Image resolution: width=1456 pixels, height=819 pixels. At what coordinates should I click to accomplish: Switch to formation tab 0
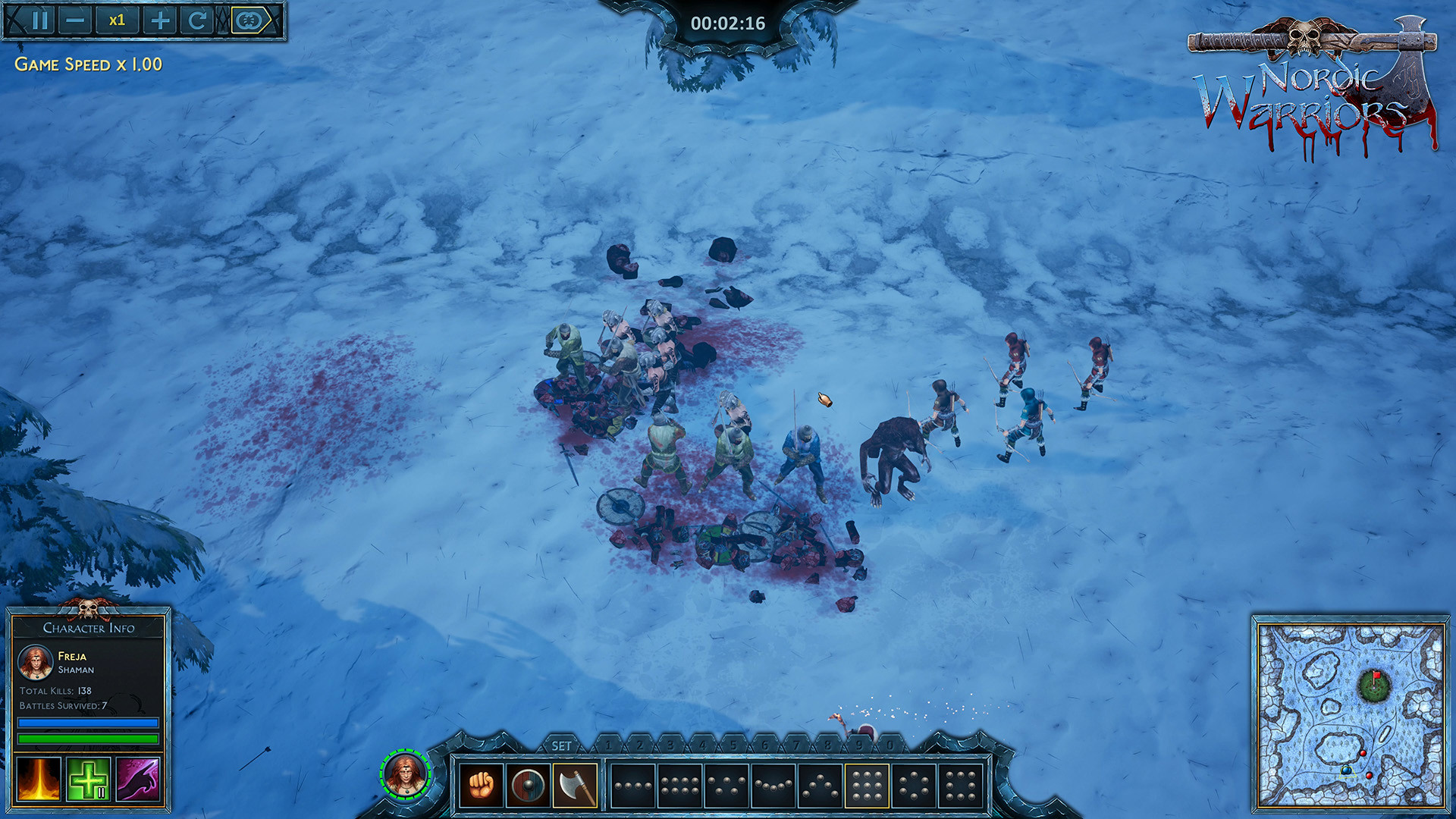coord(890,743)
